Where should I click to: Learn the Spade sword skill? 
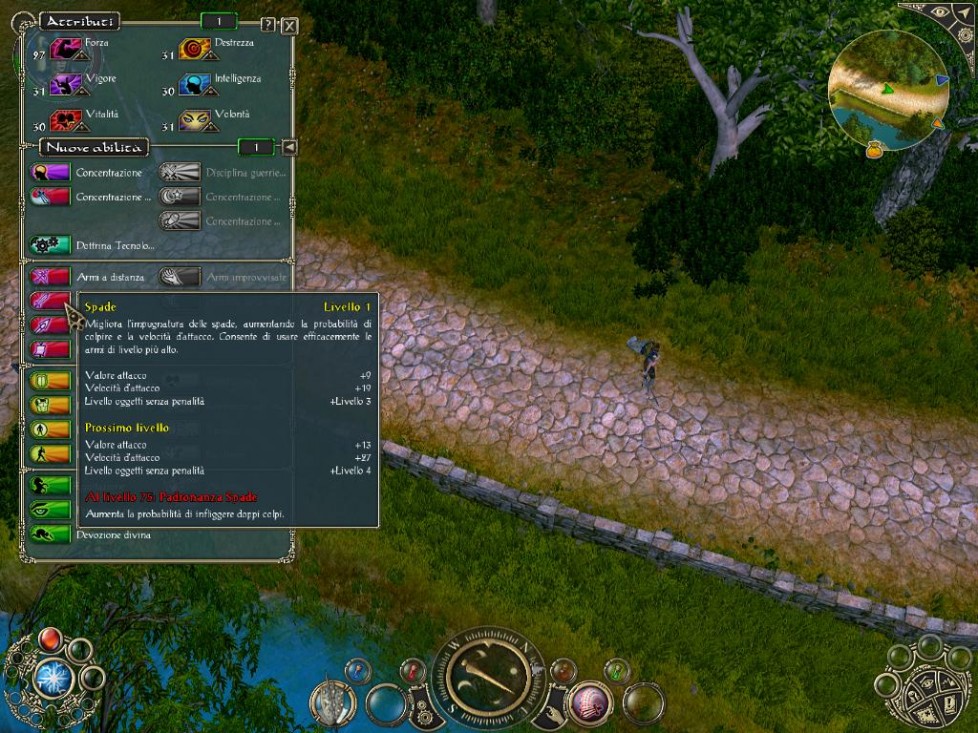(x=50, y=300)
